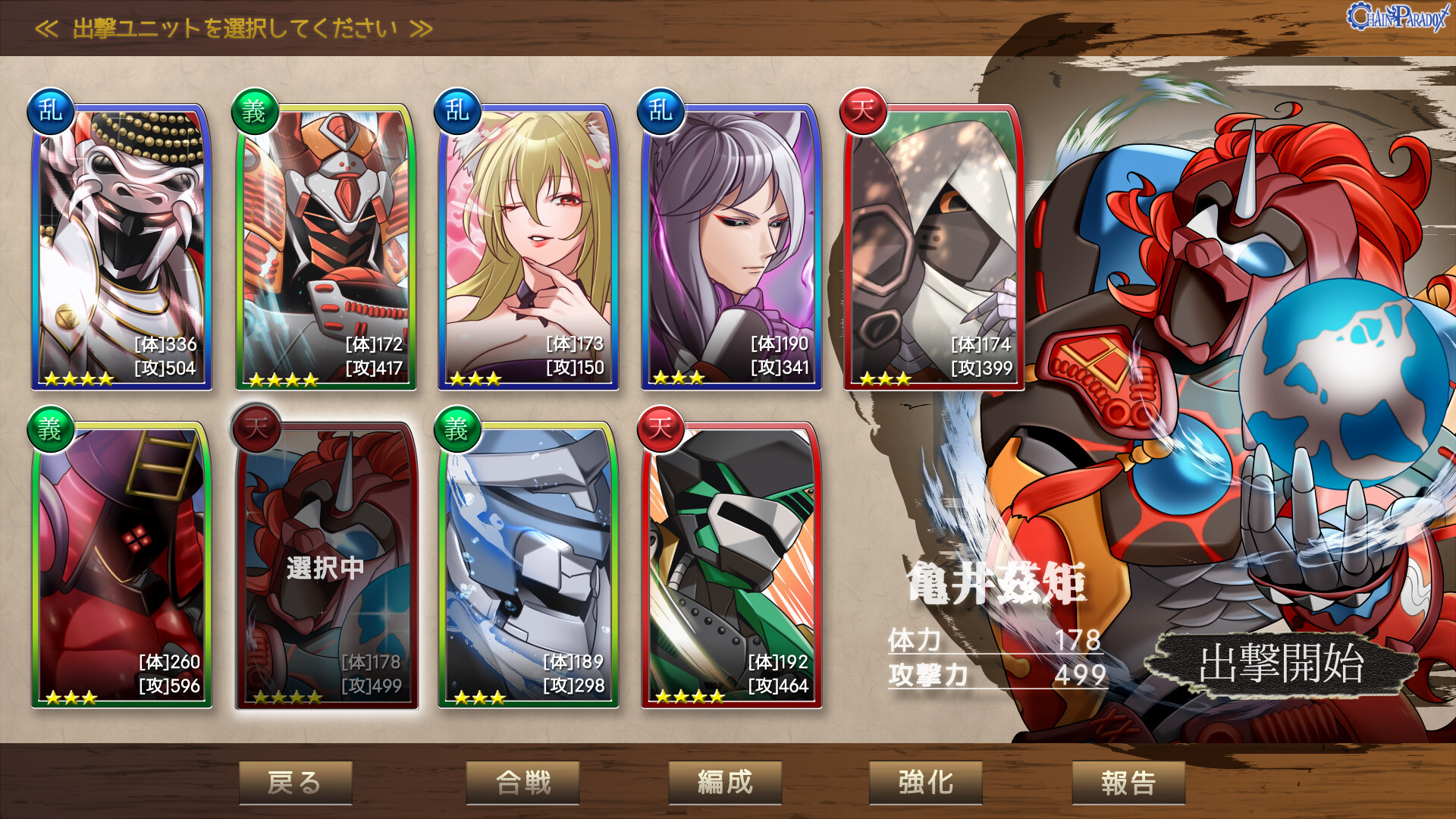This screenshot has width=1456, height=819.
Task: Click the 義 attribute icon on the orange mech card
Action: point(253,111)
